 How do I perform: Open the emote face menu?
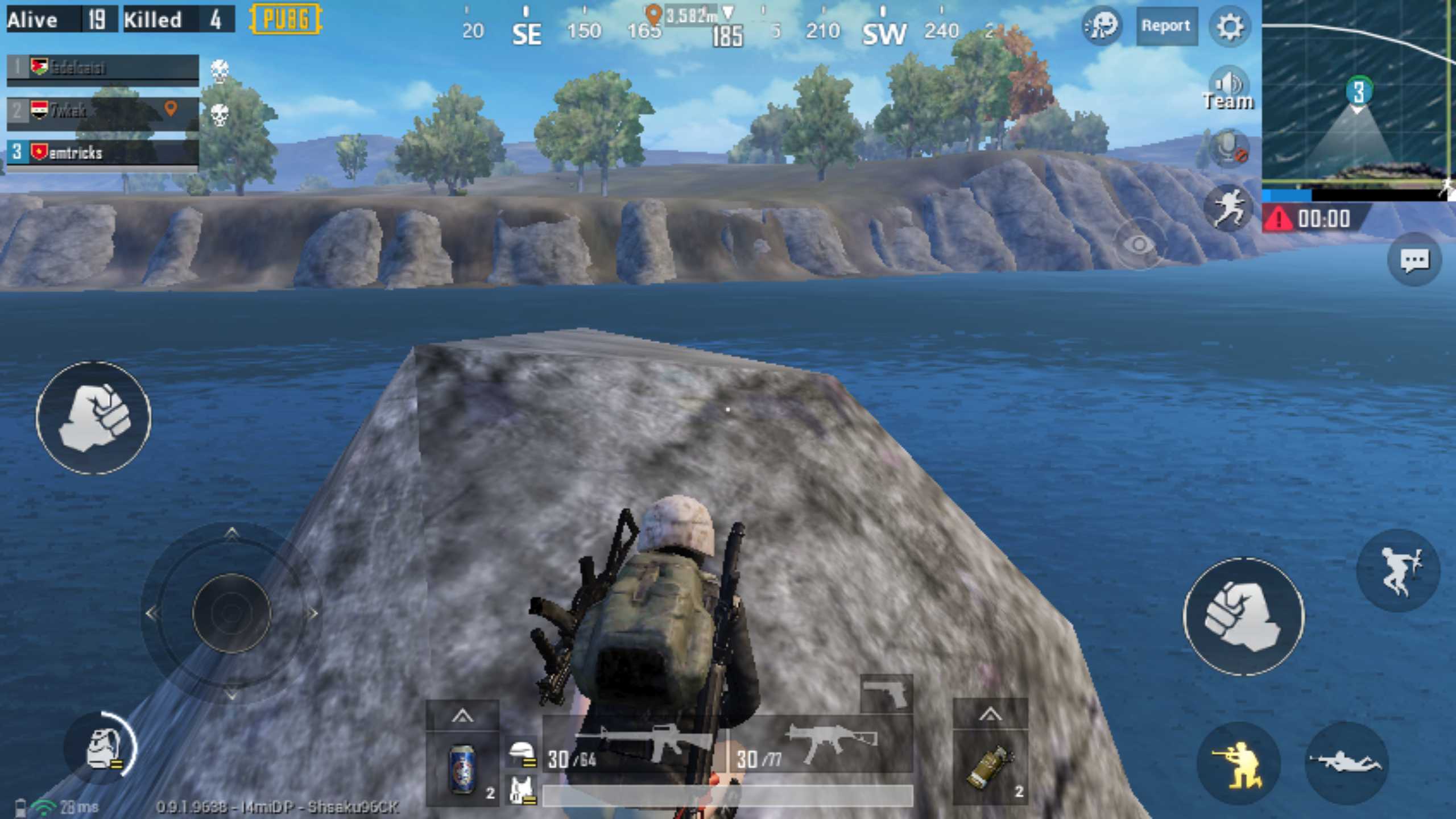pos(1102,26)
